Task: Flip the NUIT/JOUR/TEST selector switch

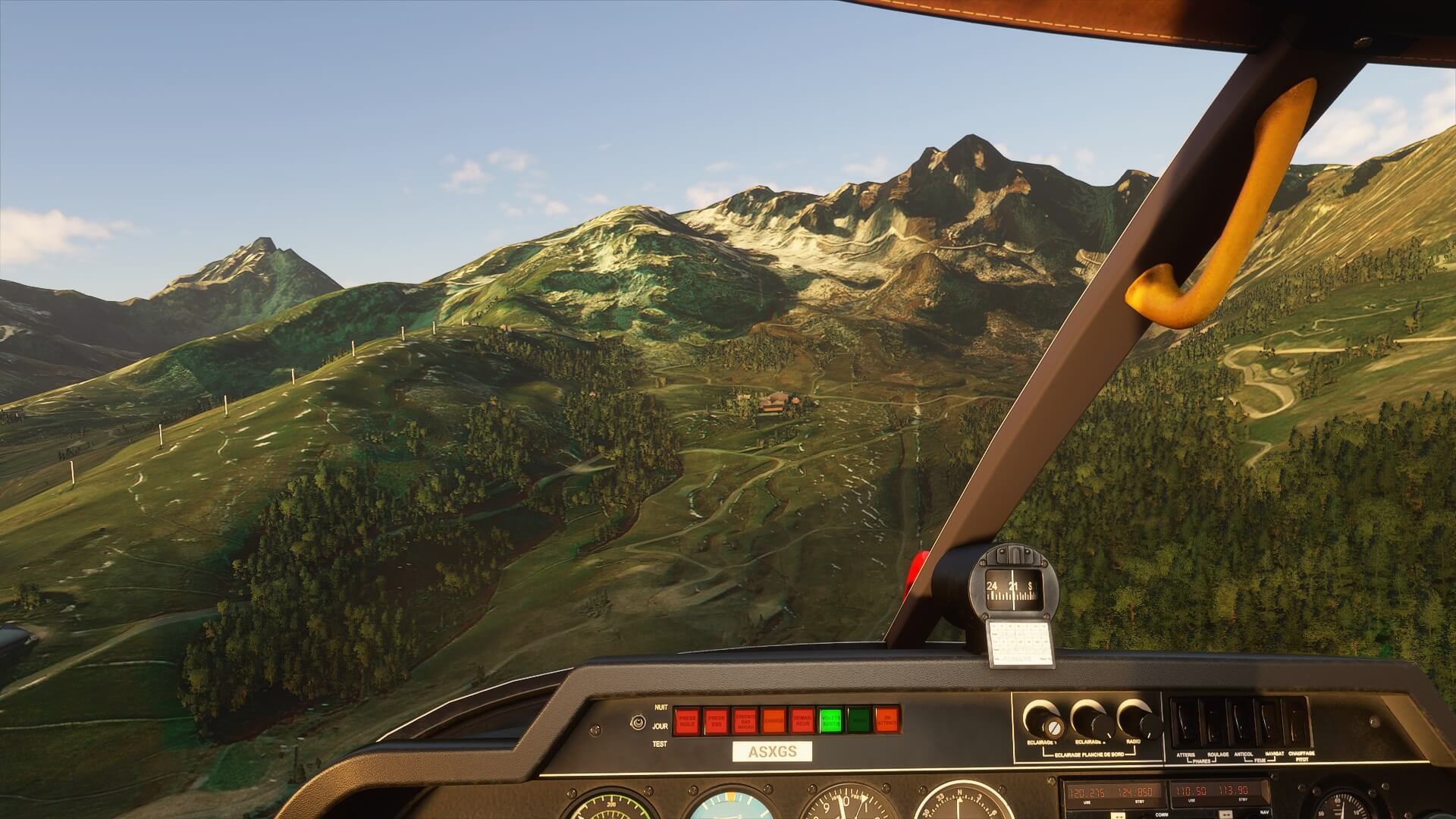Action: [635, 723]
